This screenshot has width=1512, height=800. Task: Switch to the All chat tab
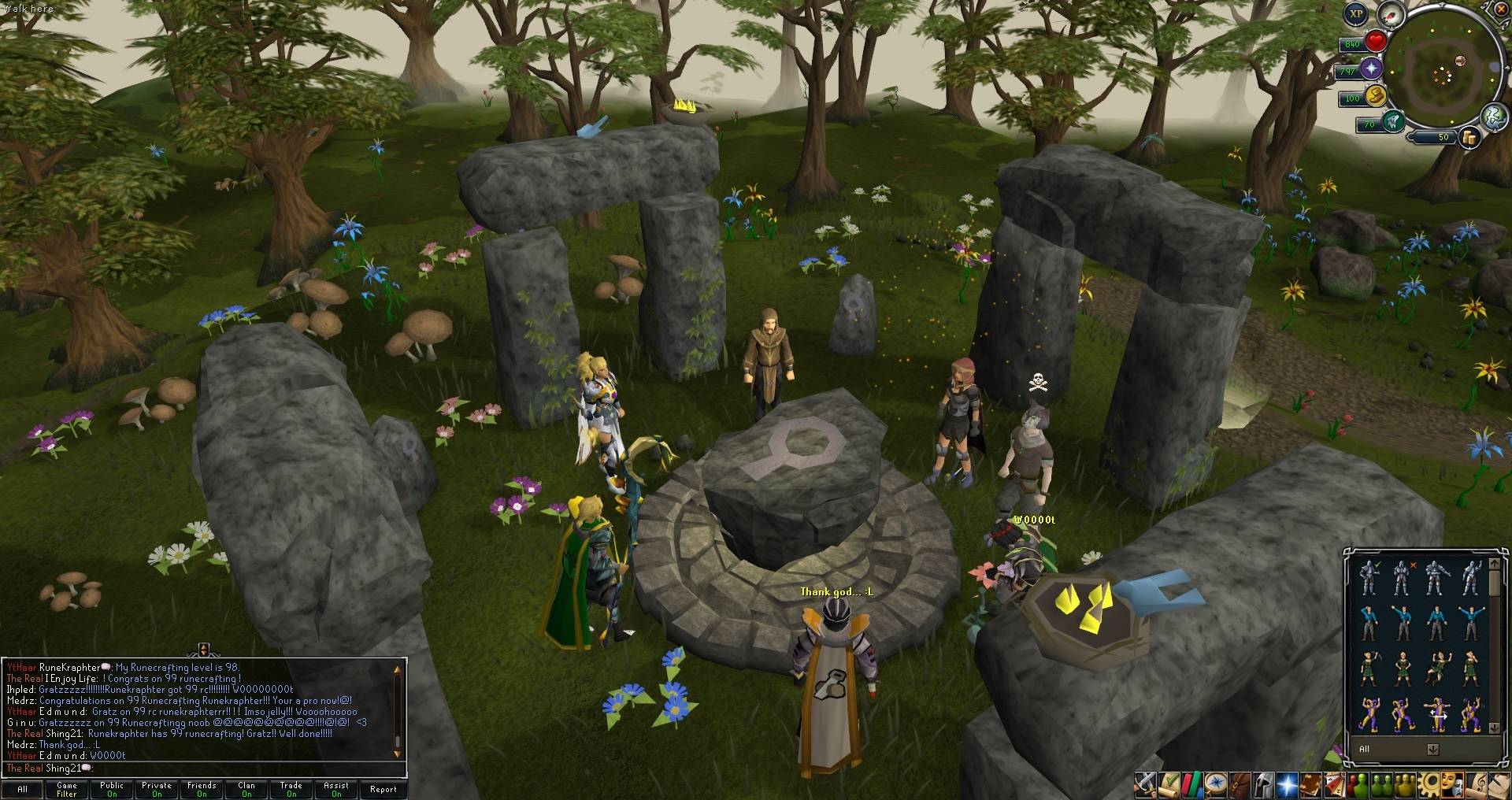point(22,789)
